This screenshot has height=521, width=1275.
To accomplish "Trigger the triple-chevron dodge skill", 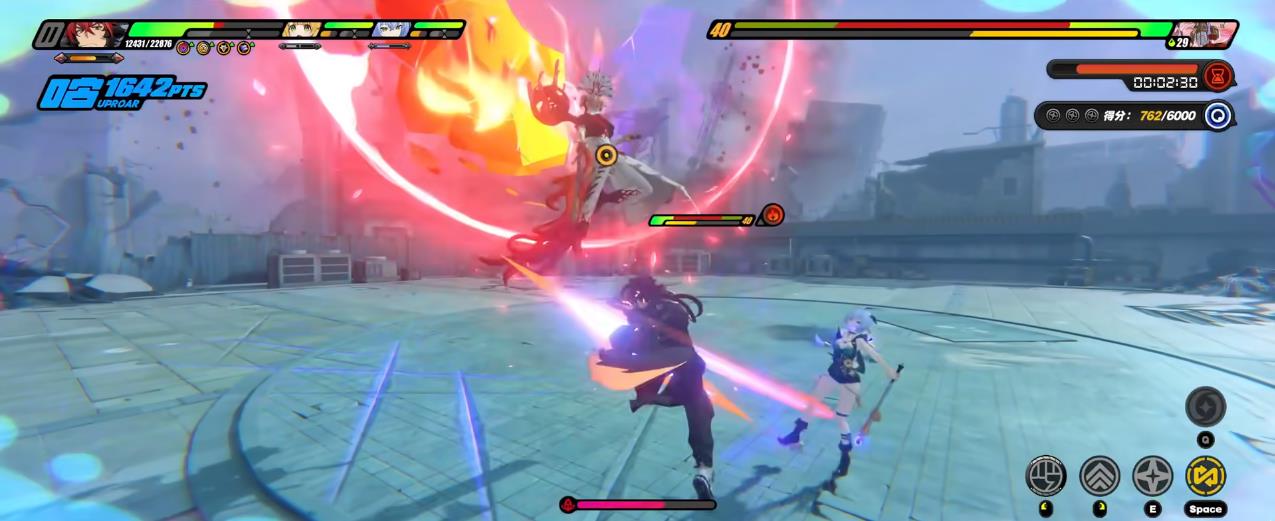I will click(x=1099, y=476).
